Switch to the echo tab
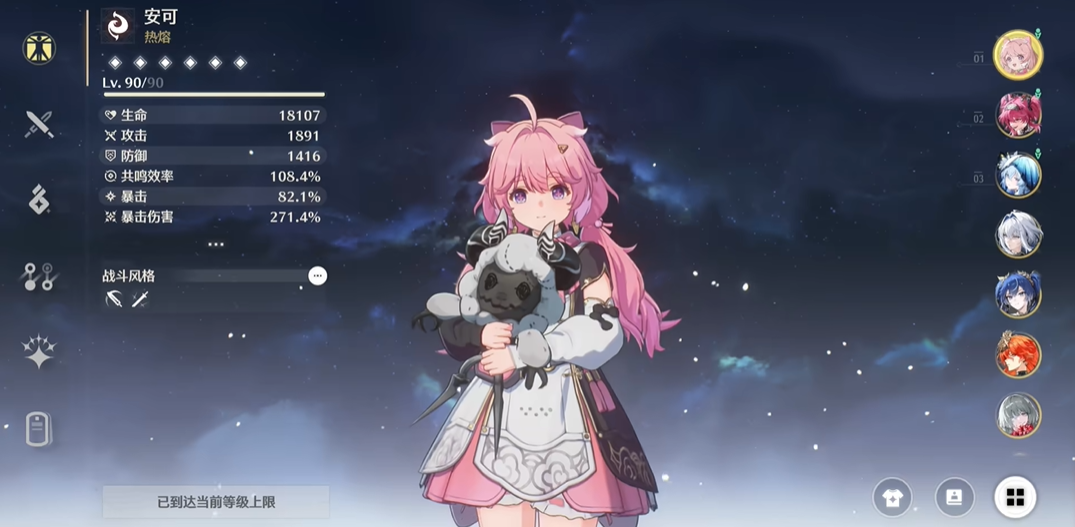The height and width of the screenshot is (527, 1075). click(x=39, y=200)
